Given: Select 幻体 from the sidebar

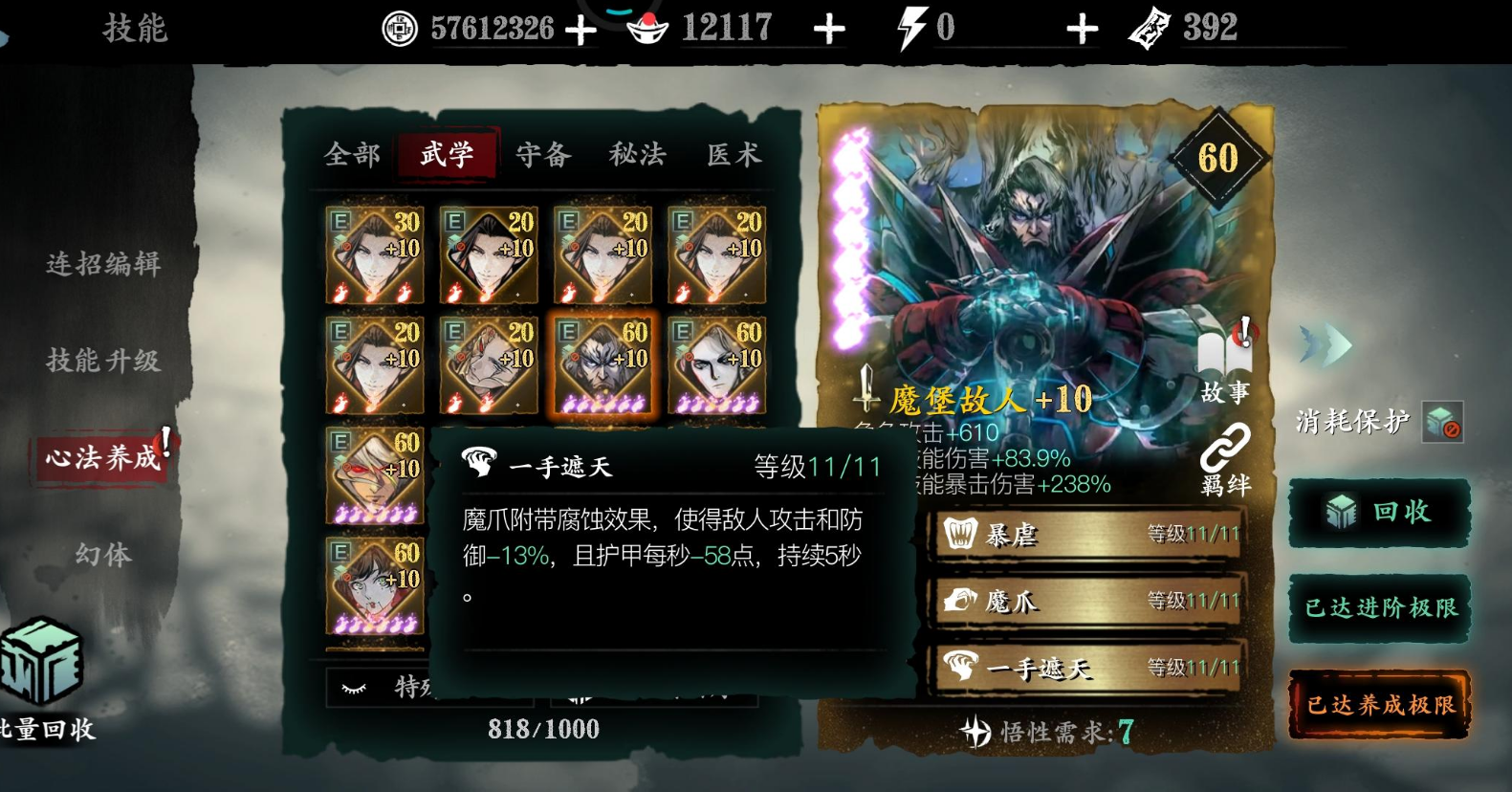Looking at the screenshot, I should click(100, 553).
